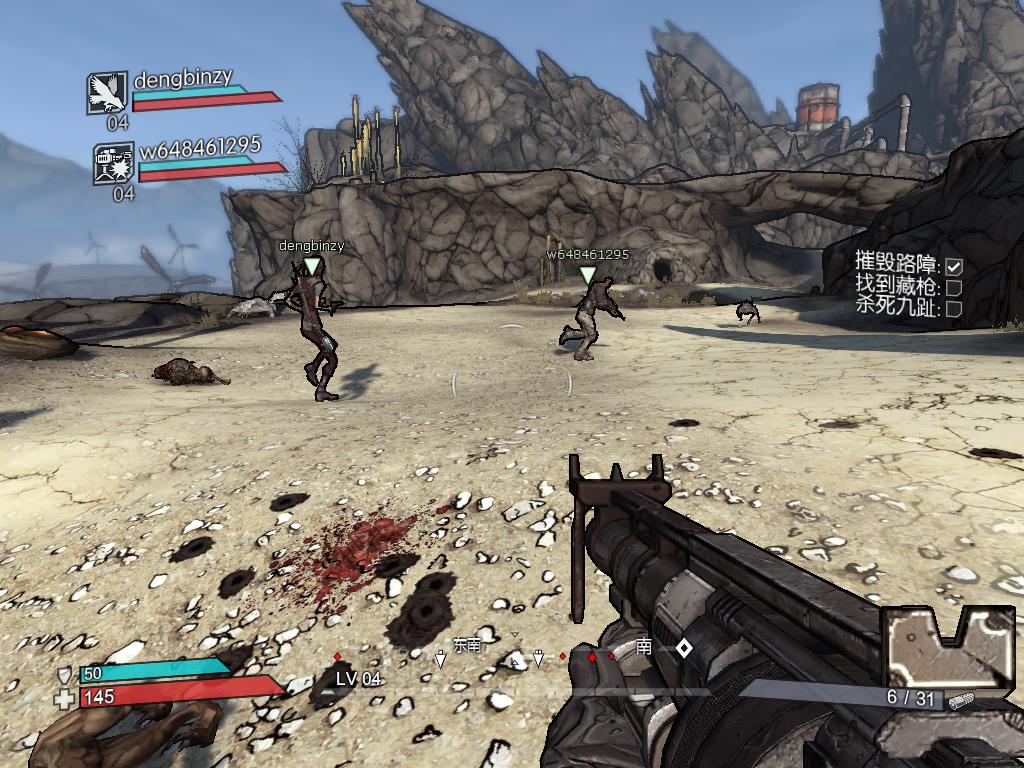Image resolution: width=1024 pixels, height=768 pixels.
Task: Click the diamond waypoint marker on the compass
Action: pyautogui.click(x=684, y=648)
